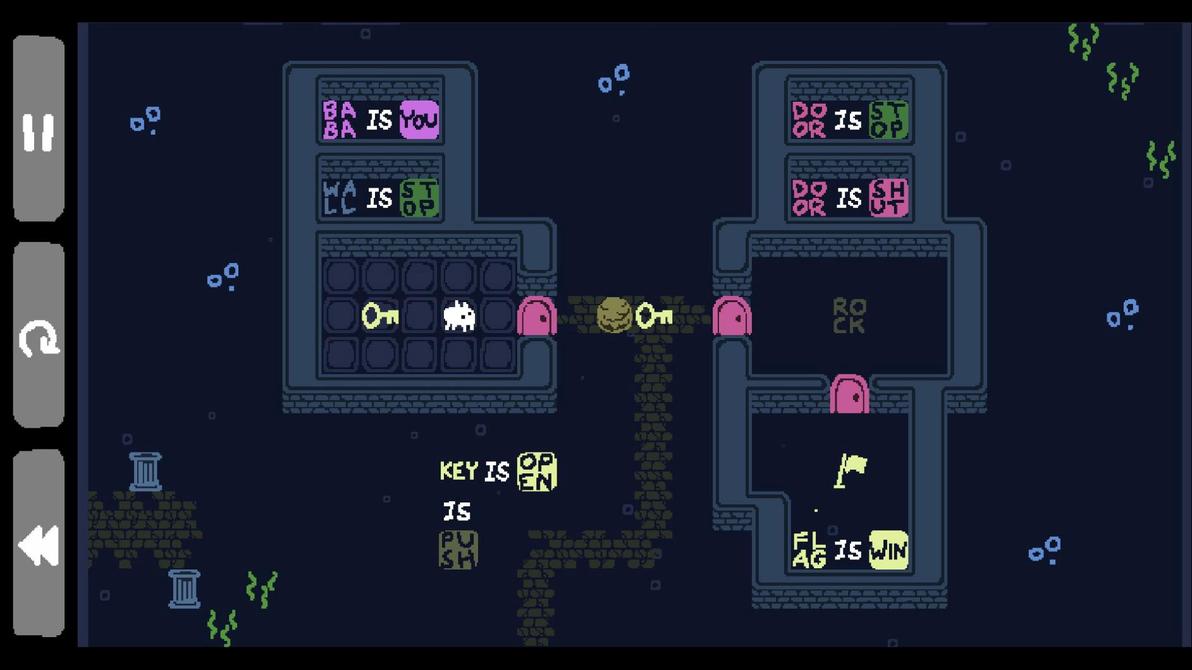Pause the game with the pause button

tap(39, 130)
